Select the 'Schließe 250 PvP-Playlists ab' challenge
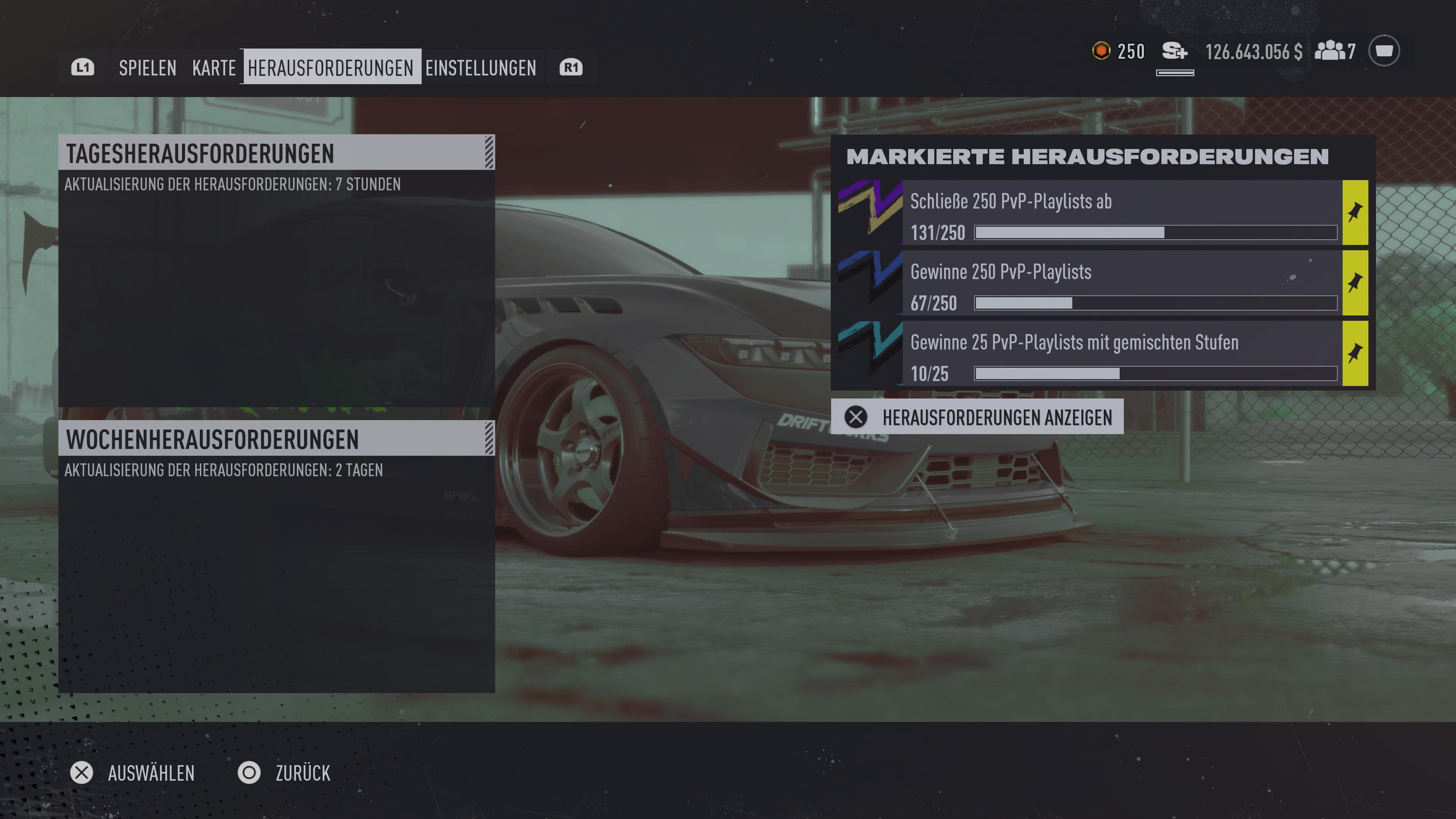 (x=1122, y=213)
